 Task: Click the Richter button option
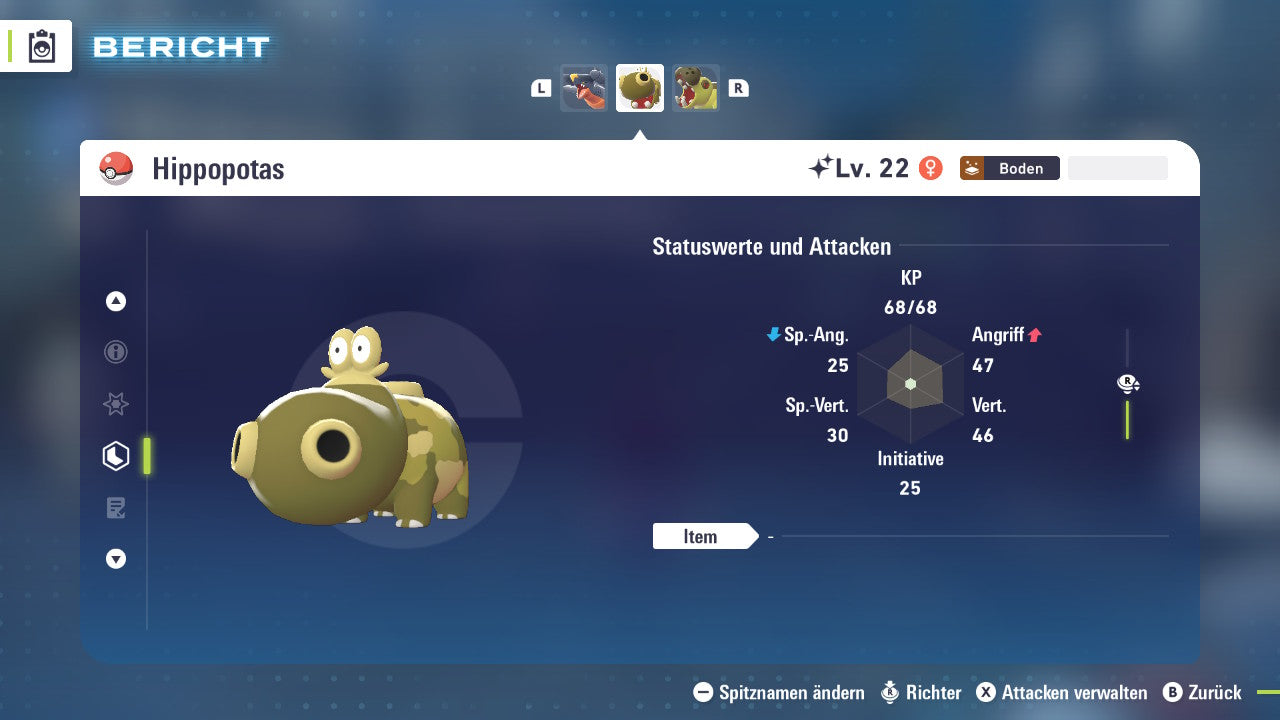coord(922,692)
